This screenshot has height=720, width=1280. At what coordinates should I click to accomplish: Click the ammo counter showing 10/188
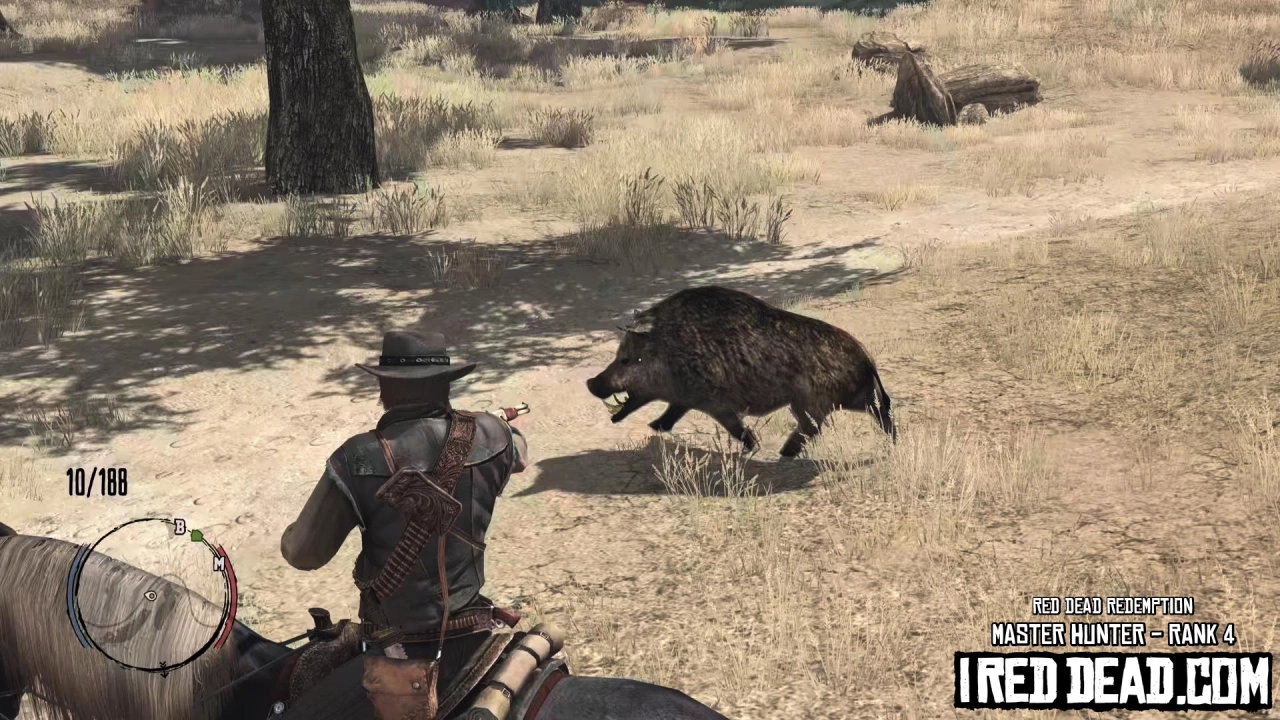(x=95, y=484)
